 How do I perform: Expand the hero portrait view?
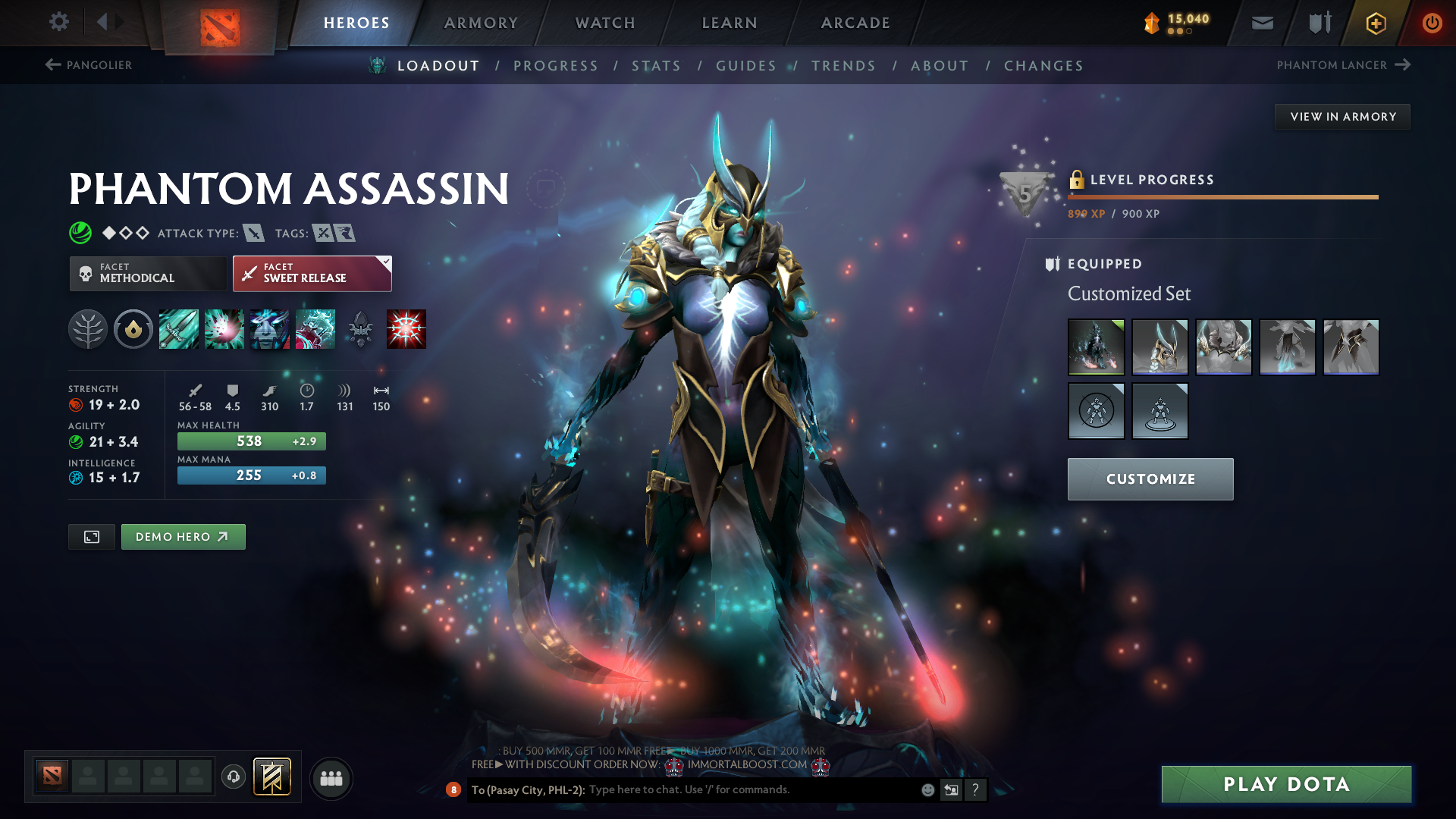pyautogui.click(x=91, y=536)
